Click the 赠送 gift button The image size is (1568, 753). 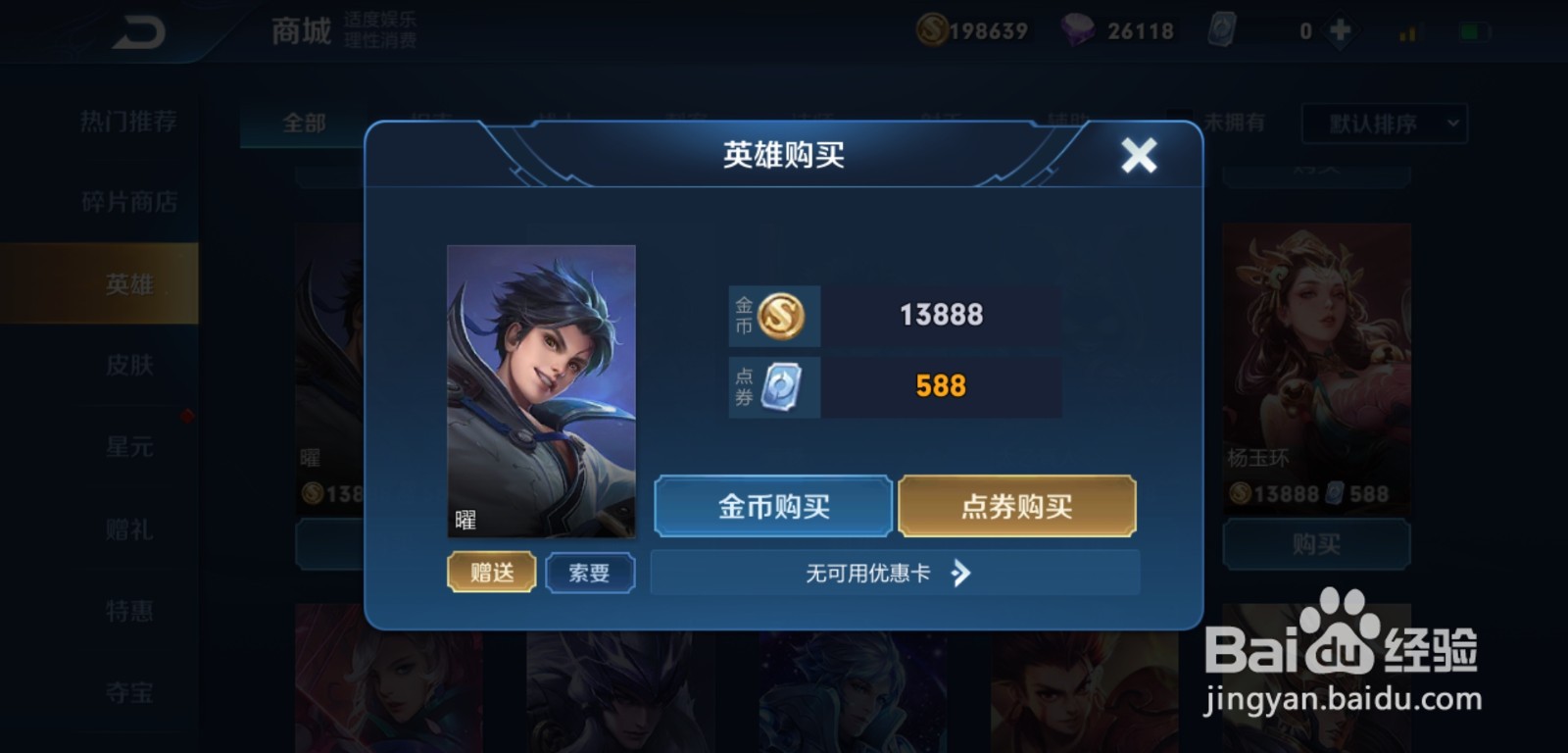491,573
